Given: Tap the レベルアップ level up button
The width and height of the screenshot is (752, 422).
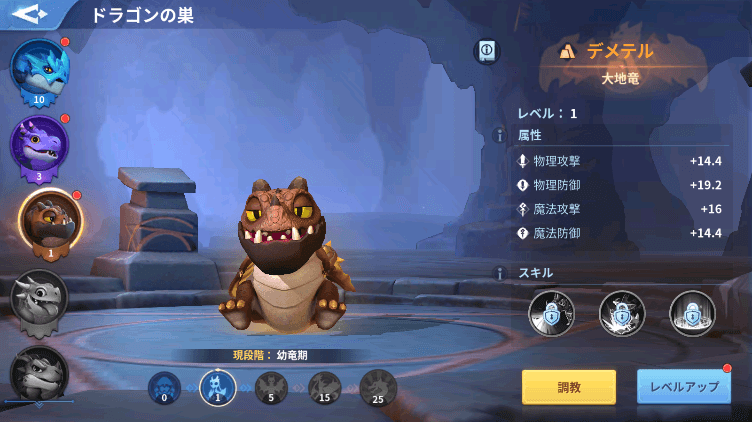Looking at the screenshot, I should [x=684, y=387].
